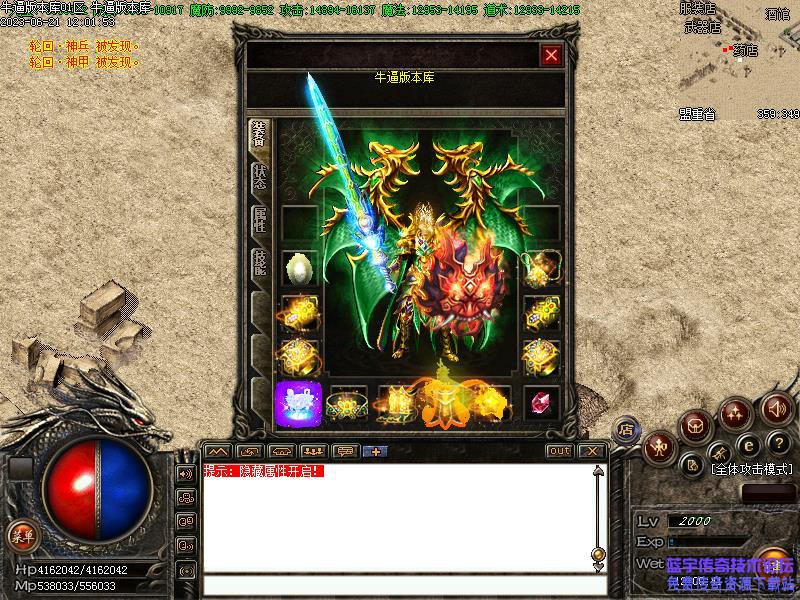
Task: Switch to the 状态 (Status) tab
Action: coord(259,178)
